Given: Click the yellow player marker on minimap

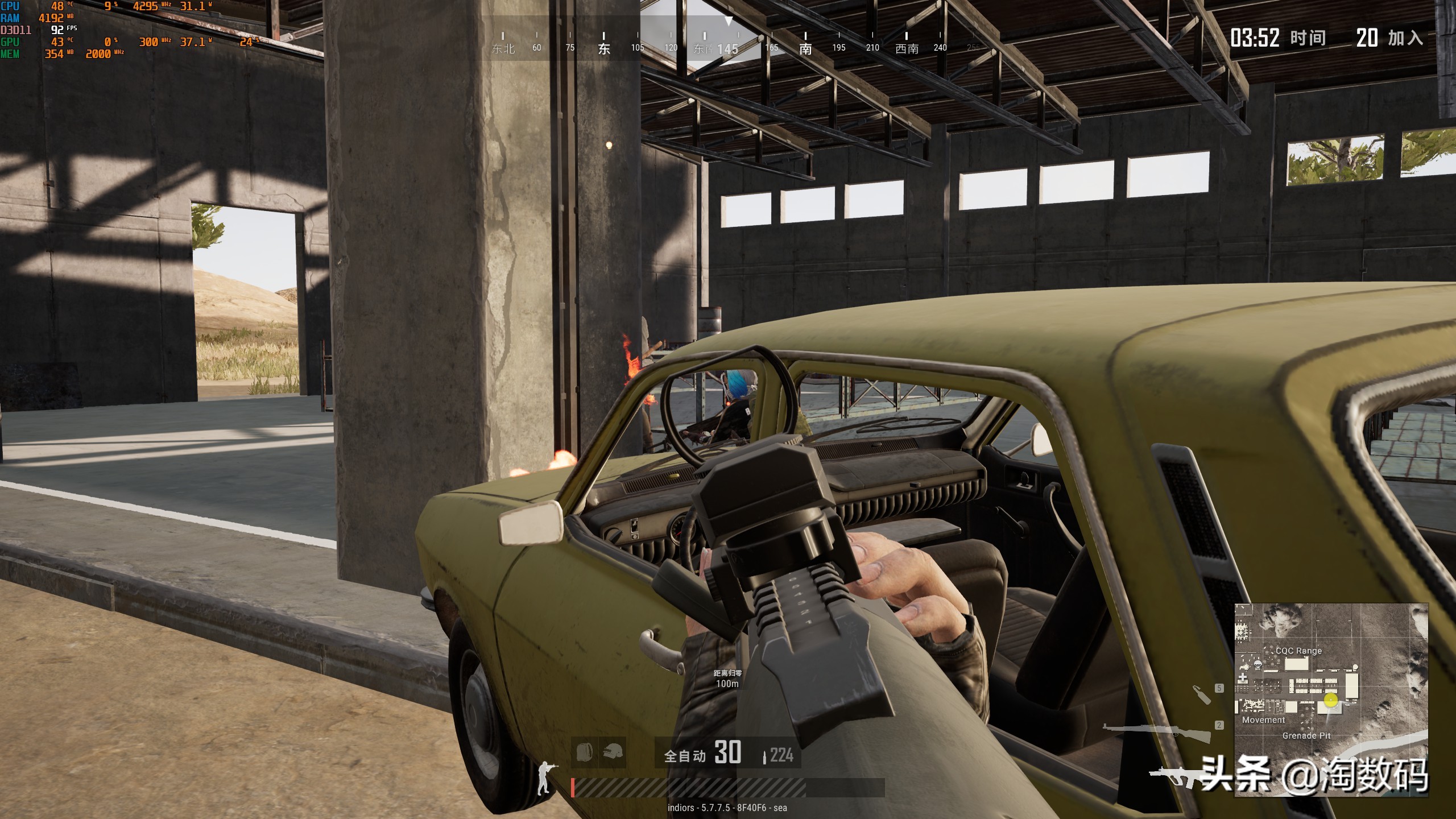Looking at the screenshot, I should tap(1331, 700).
